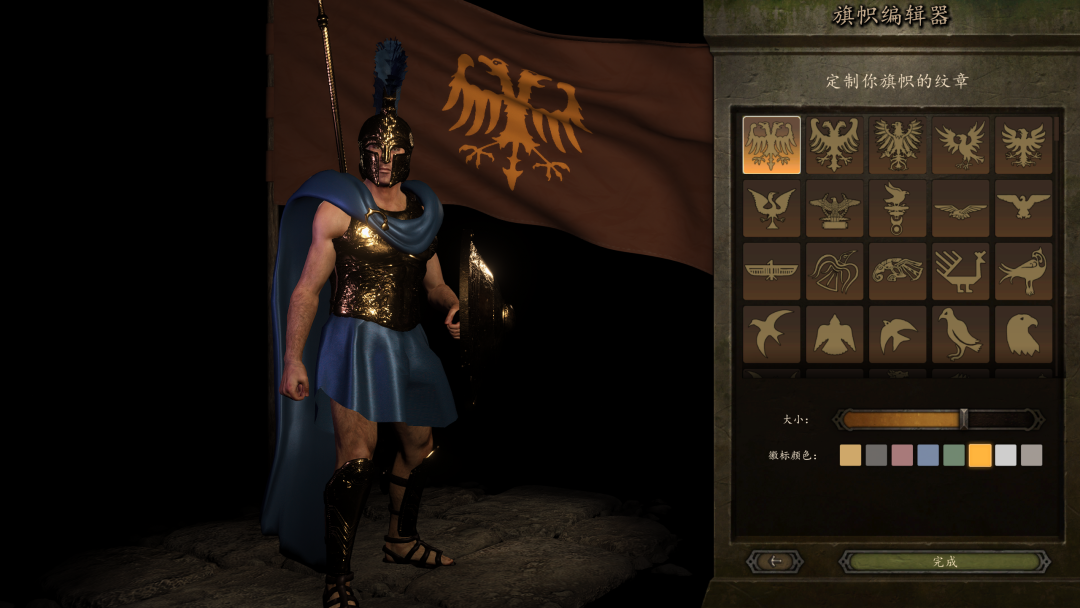Screen dimensions: 1080x608
Task: Select the swan with raised wings emblem
Action: tap(772, 208)
